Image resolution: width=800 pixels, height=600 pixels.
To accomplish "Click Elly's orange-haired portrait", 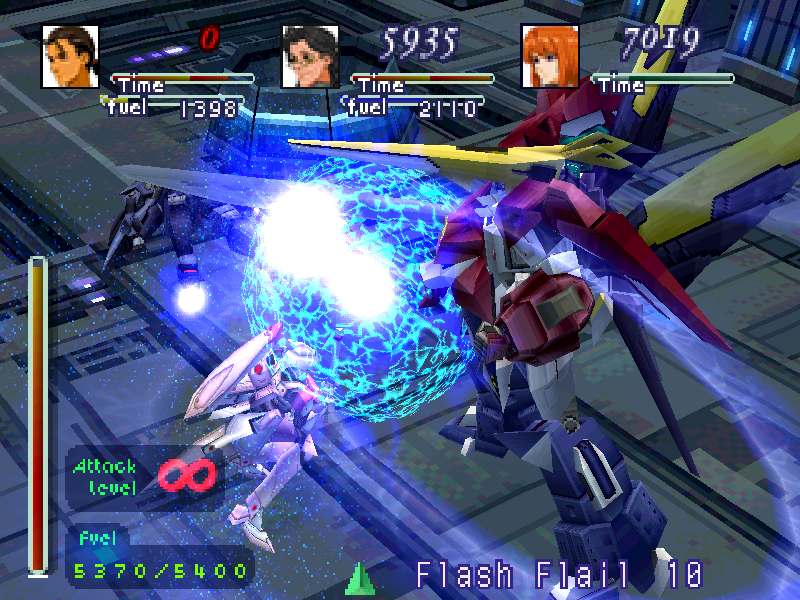I will point(550,56).
